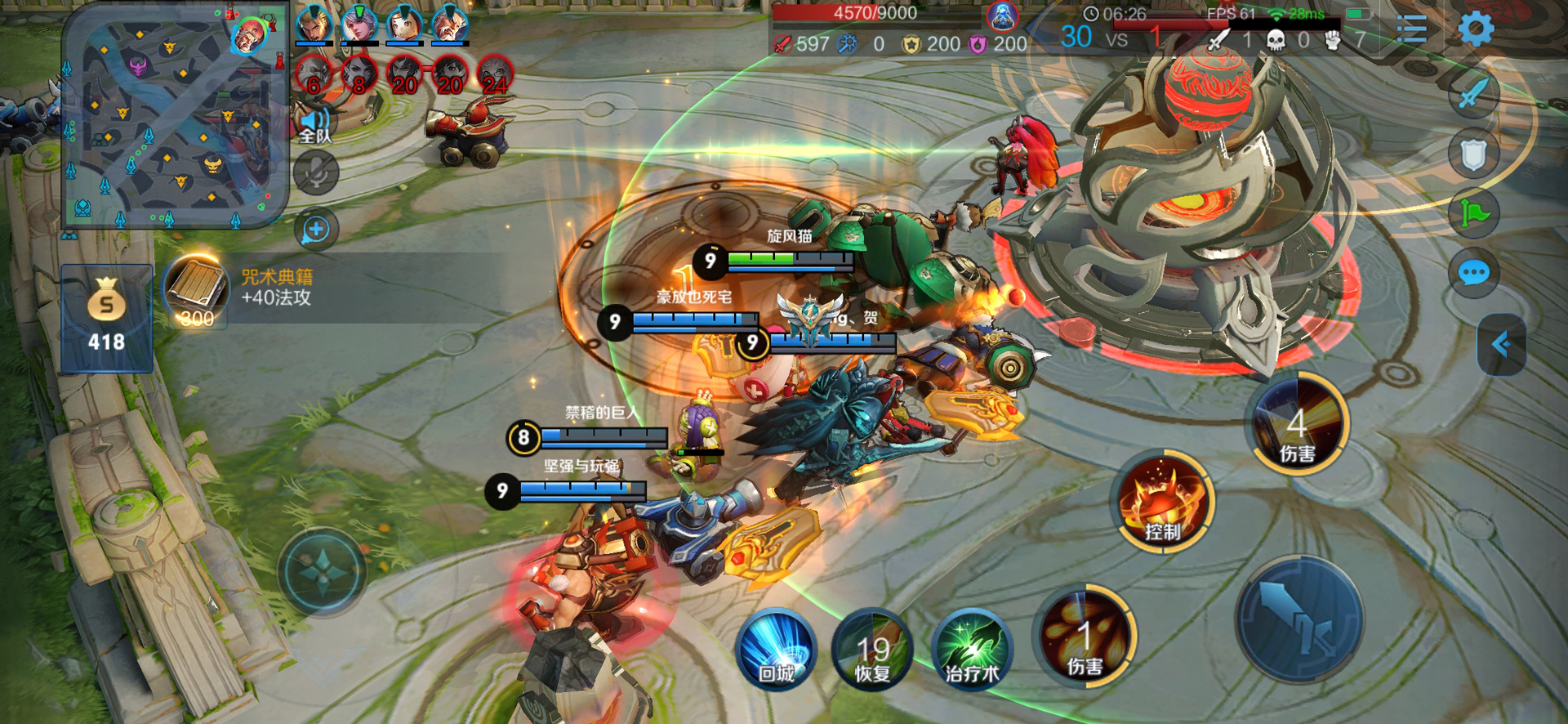The width and height of the screenshot is (1568, 724).
Task: Tap the magnifier camera view button
Action: pyautogui.click(x=316, y=230)
